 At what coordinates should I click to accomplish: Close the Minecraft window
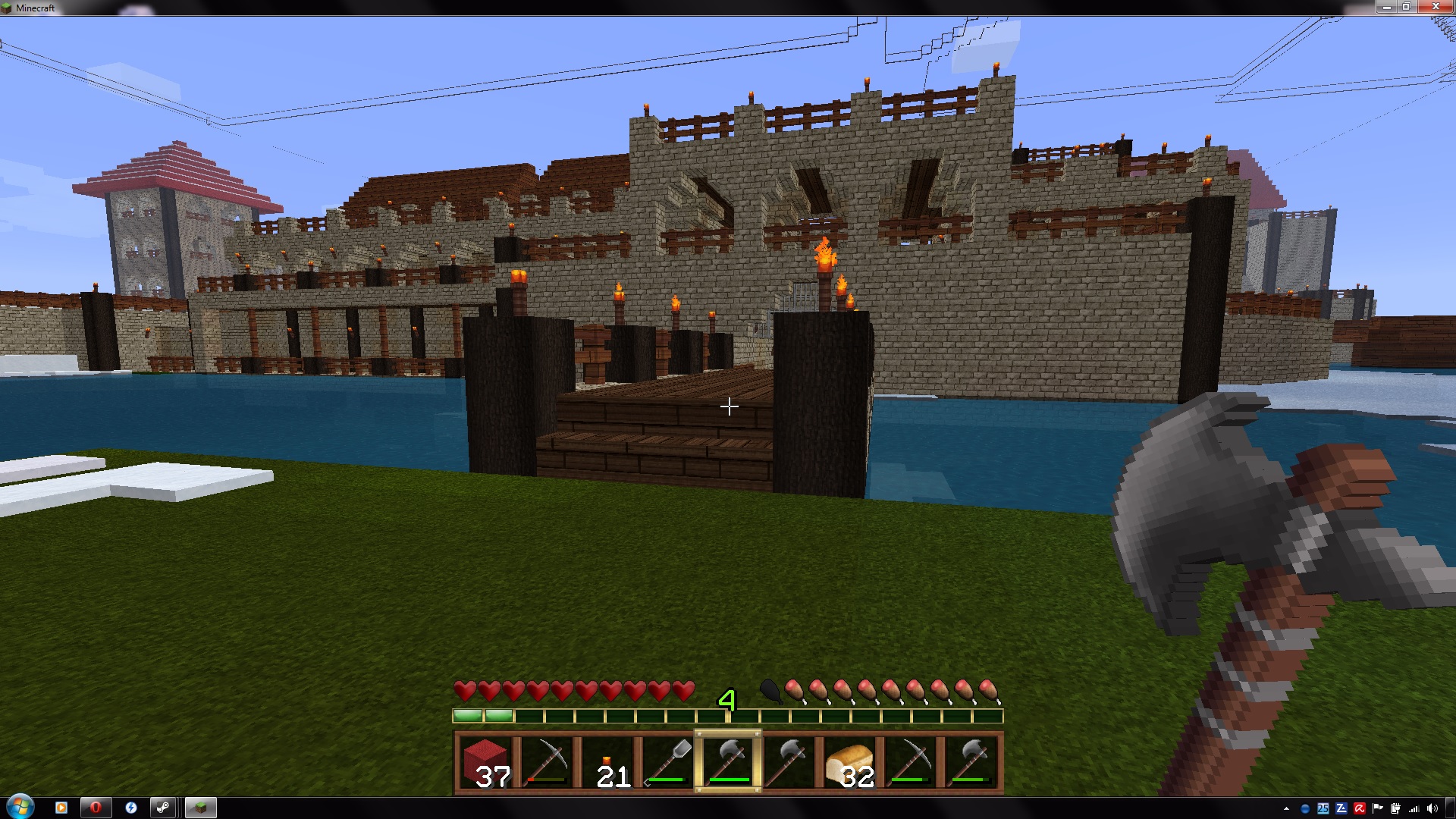pyautogui.click(x=1435, y=7)
